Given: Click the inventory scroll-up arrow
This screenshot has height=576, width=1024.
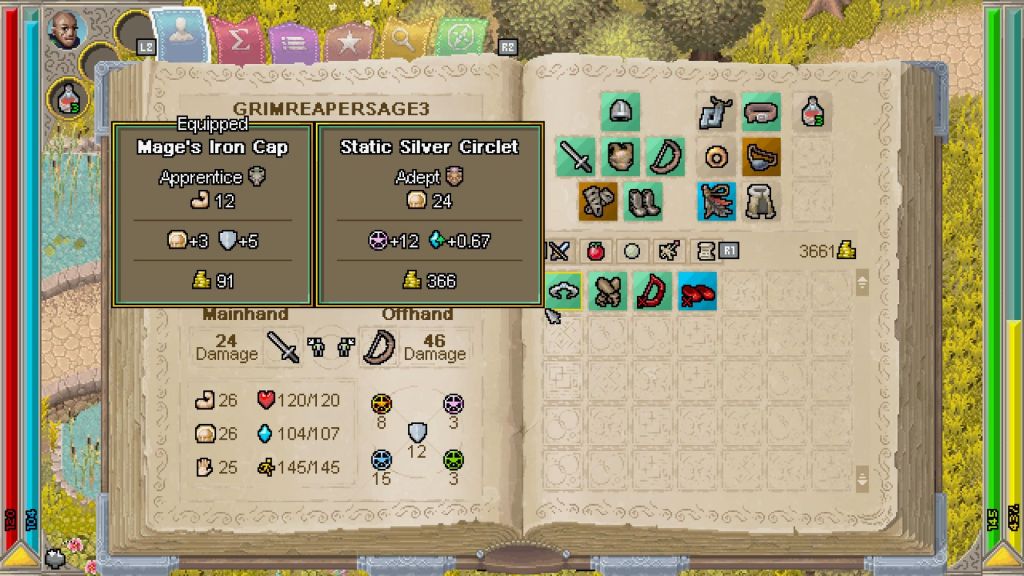Looking at the screenshot, I should (x=862, y=283).
